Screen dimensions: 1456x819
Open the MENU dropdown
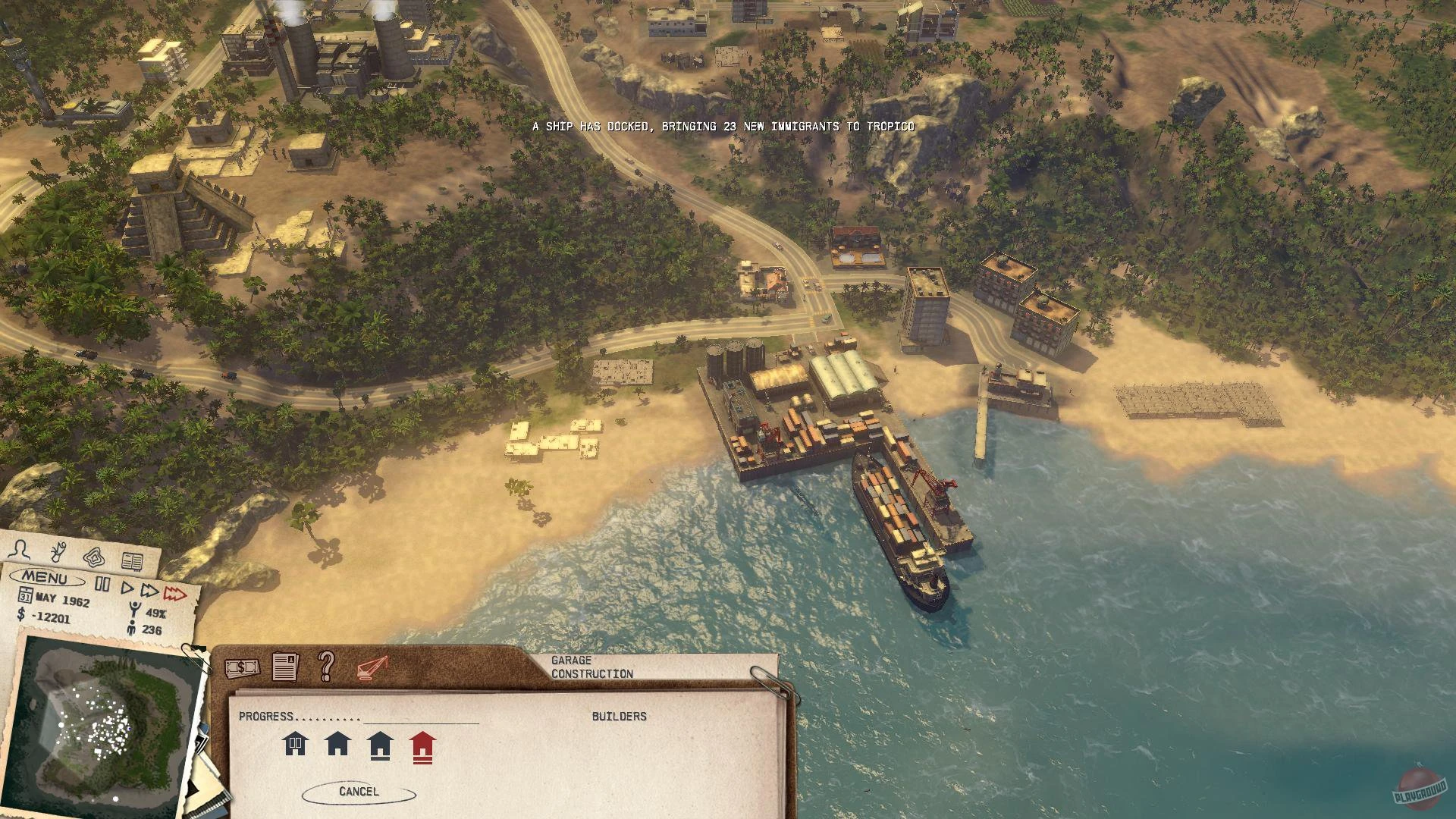pos(45,578)
